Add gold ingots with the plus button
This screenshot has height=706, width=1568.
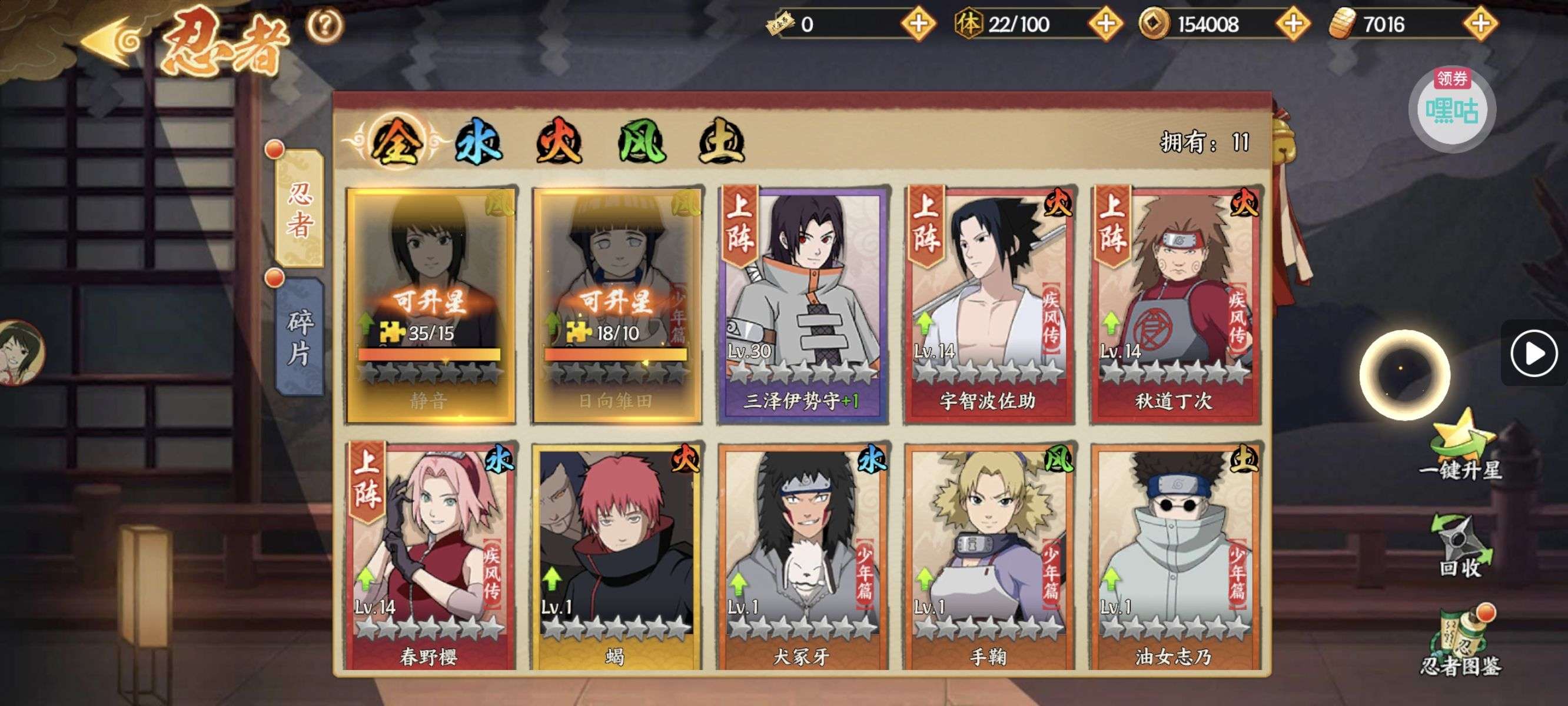(x=1480, y=24)
